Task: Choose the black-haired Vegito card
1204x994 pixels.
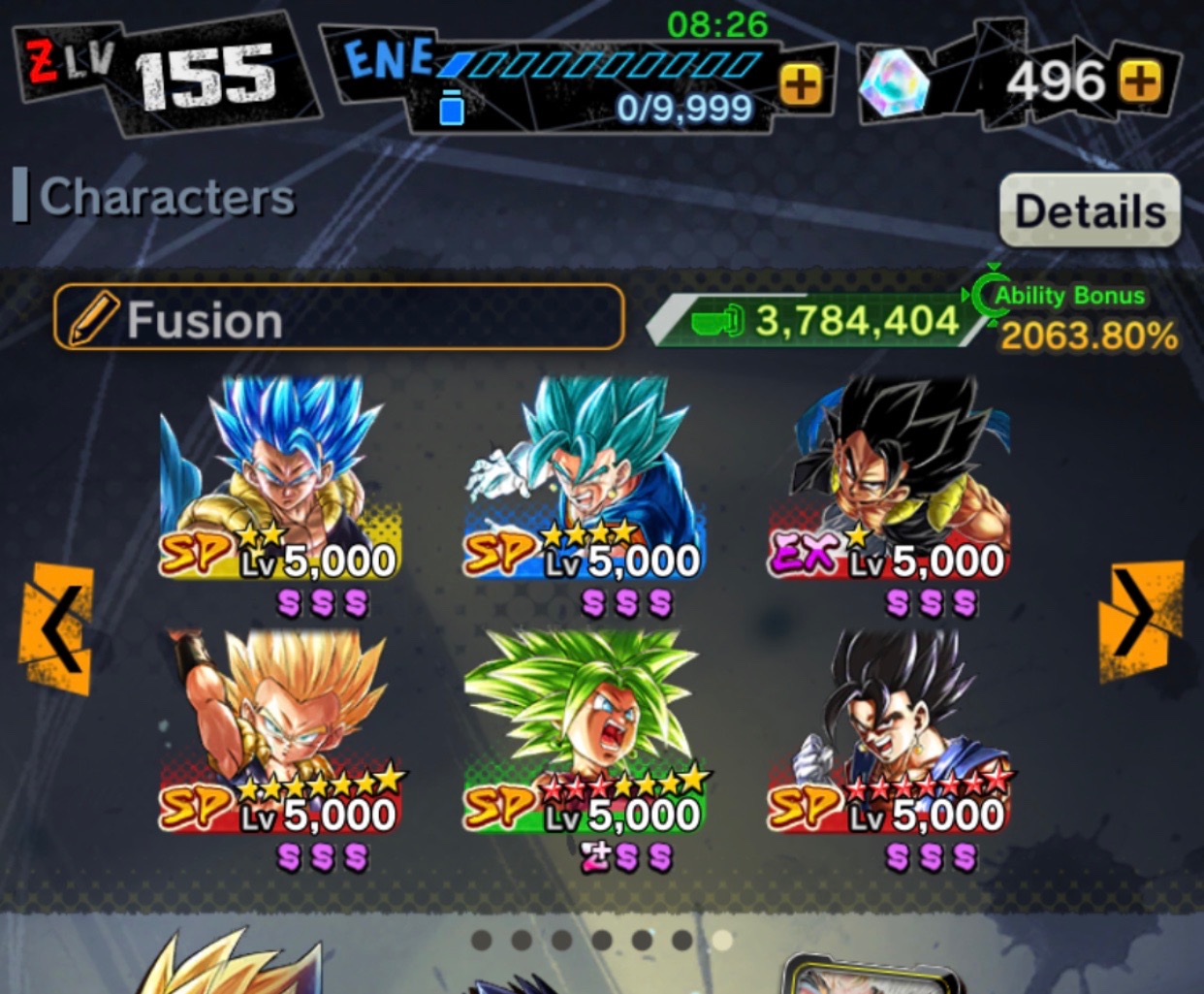Action: pos(889,737)
